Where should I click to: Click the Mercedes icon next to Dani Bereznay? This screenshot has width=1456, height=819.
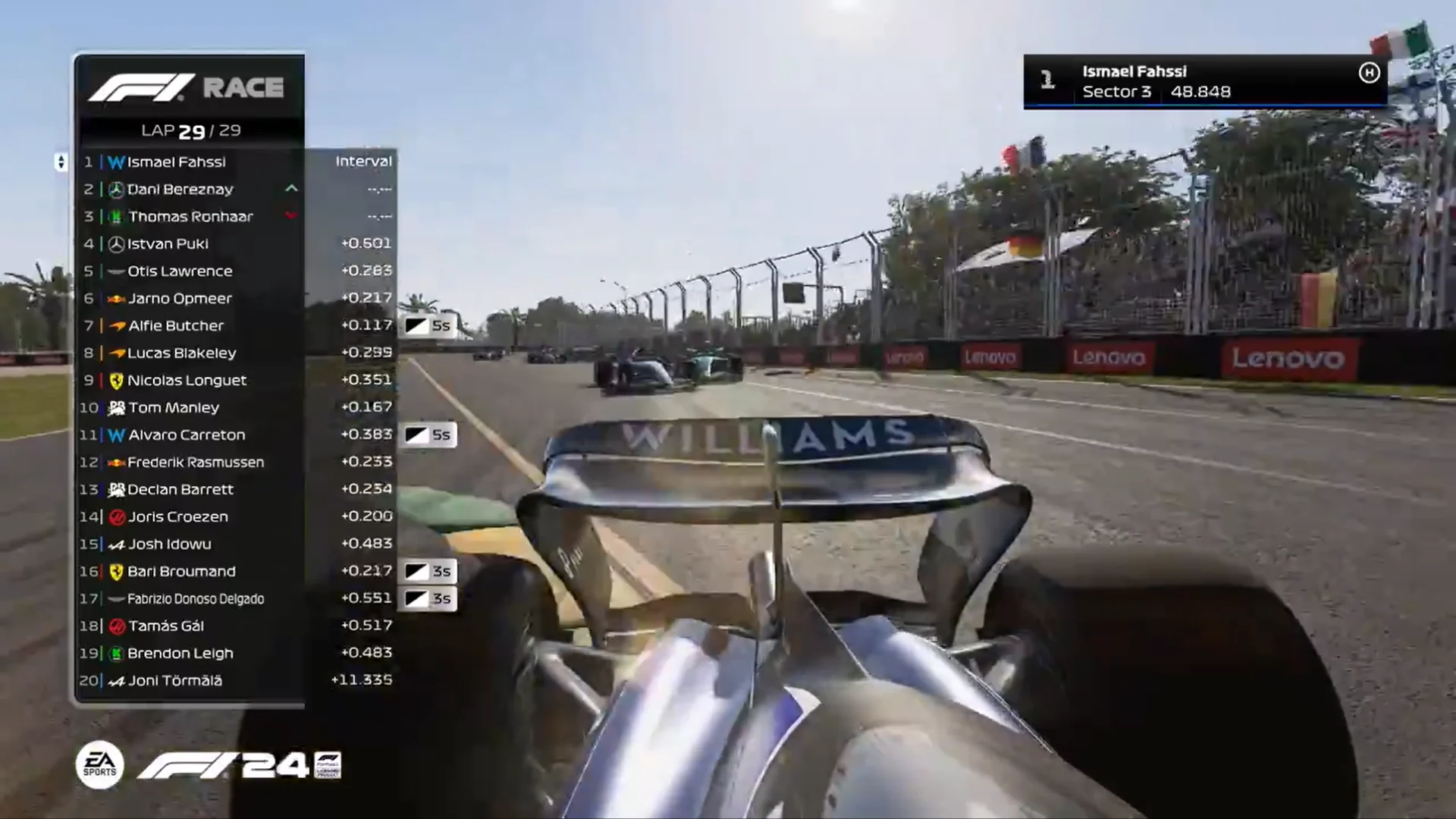[x=118, y=189]
